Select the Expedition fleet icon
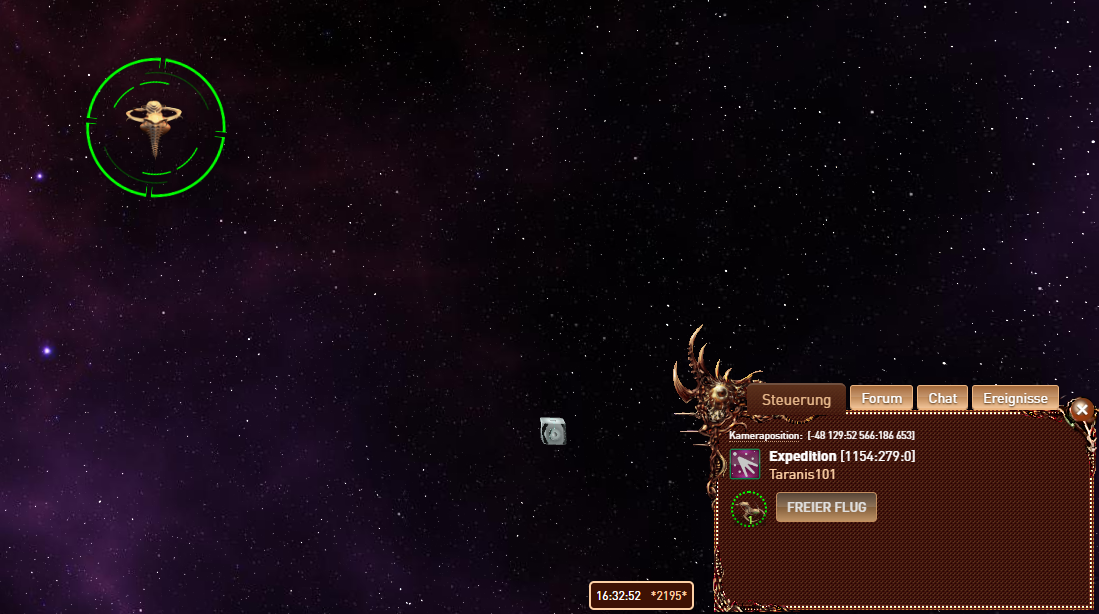This screenshot has height=614, width=1099. [745, 464]
